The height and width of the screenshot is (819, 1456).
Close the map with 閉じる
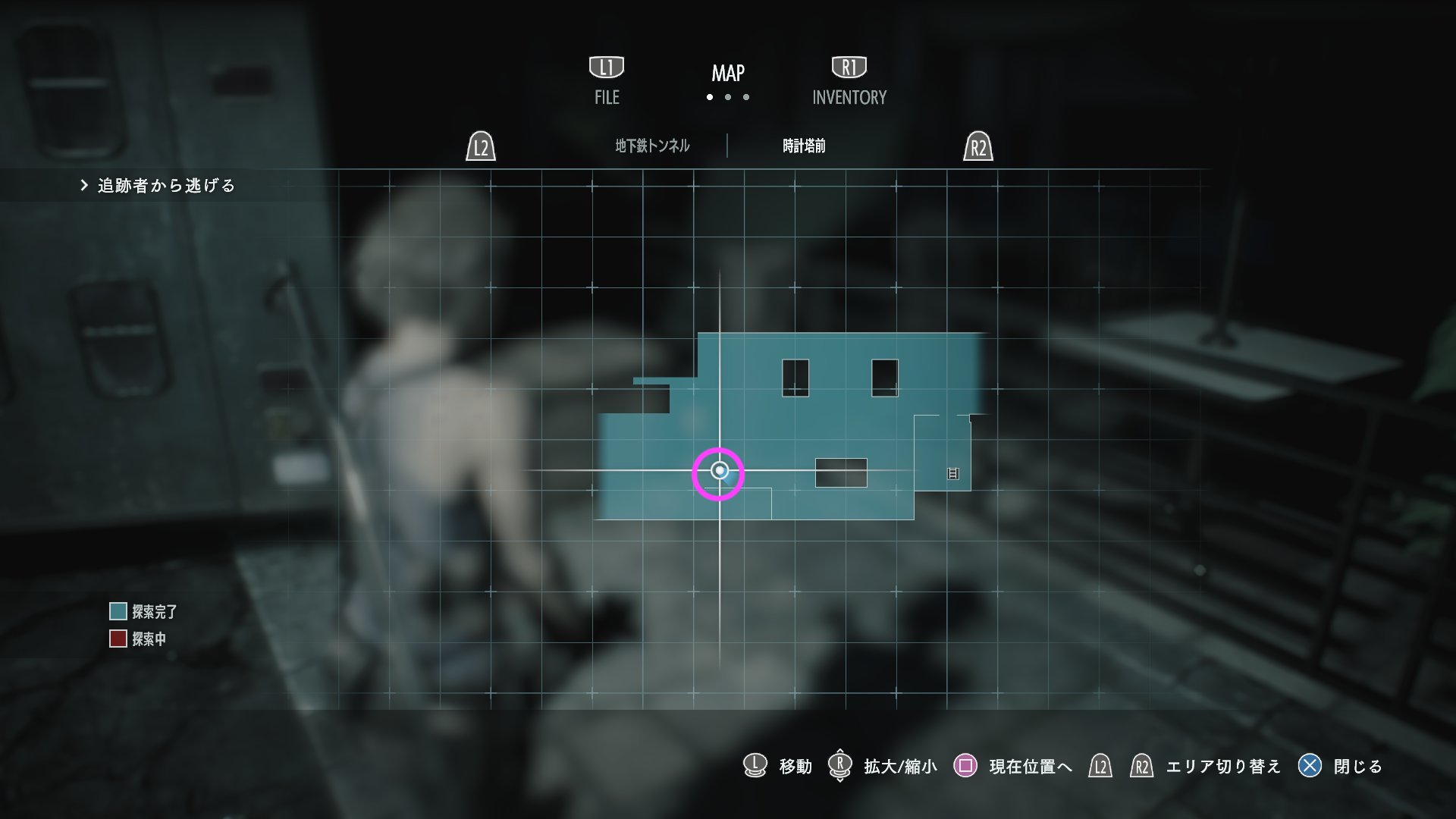pyautogui.click(x=1357, y=767)
